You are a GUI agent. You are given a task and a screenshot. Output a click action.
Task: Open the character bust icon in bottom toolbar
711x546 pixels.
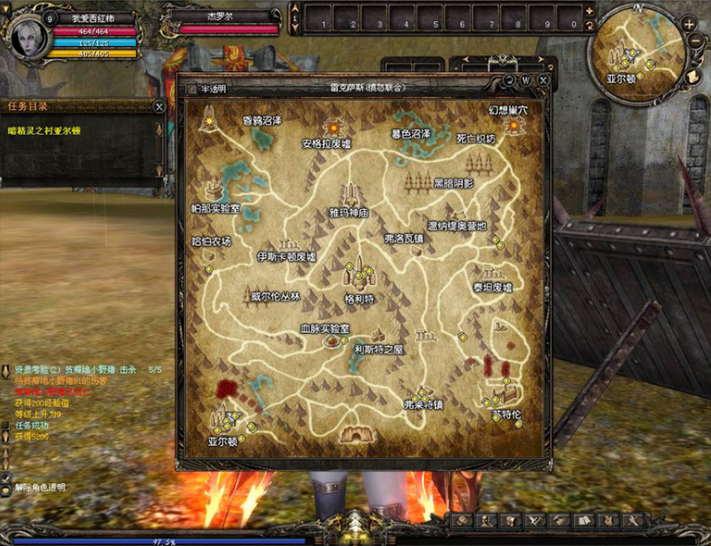487,521
